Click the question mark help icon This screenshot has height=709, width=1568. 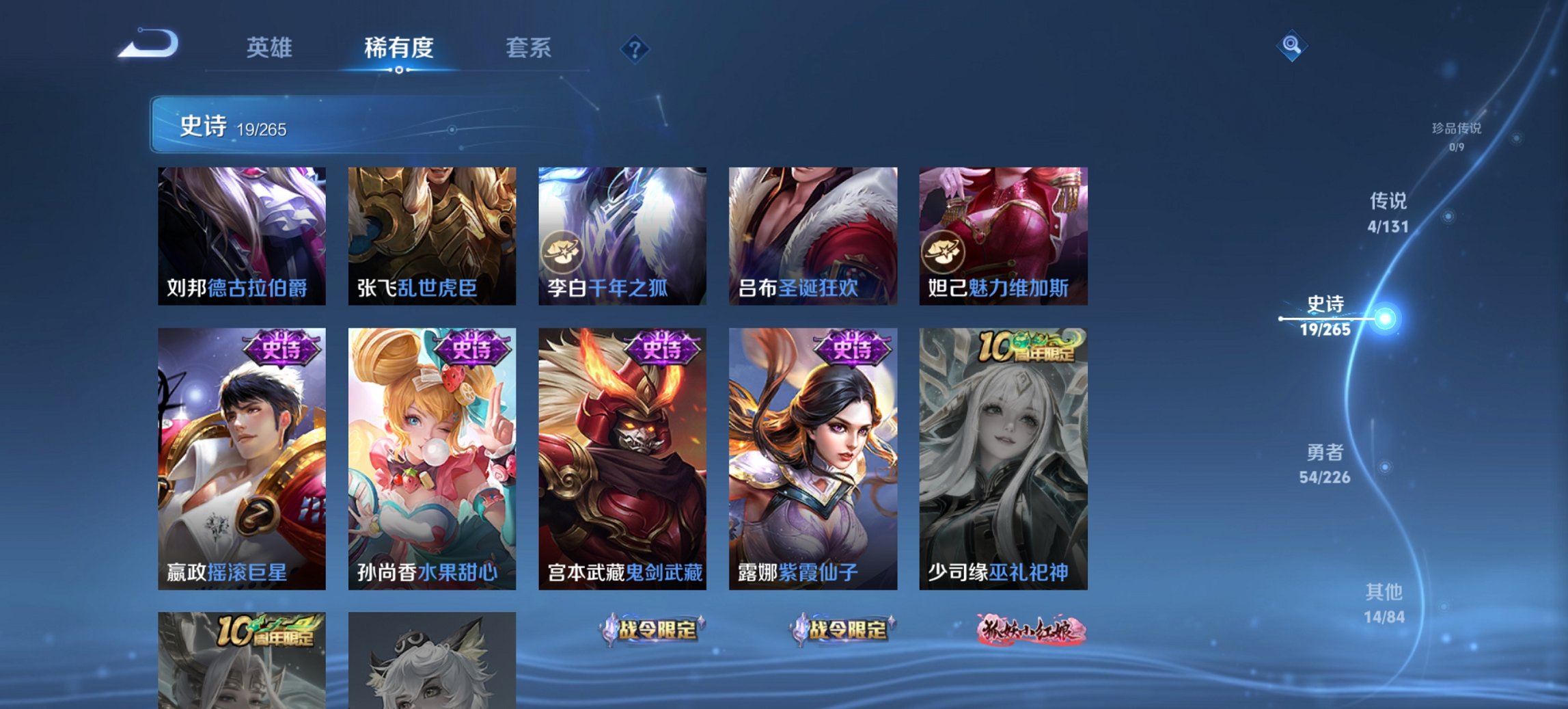634,48
